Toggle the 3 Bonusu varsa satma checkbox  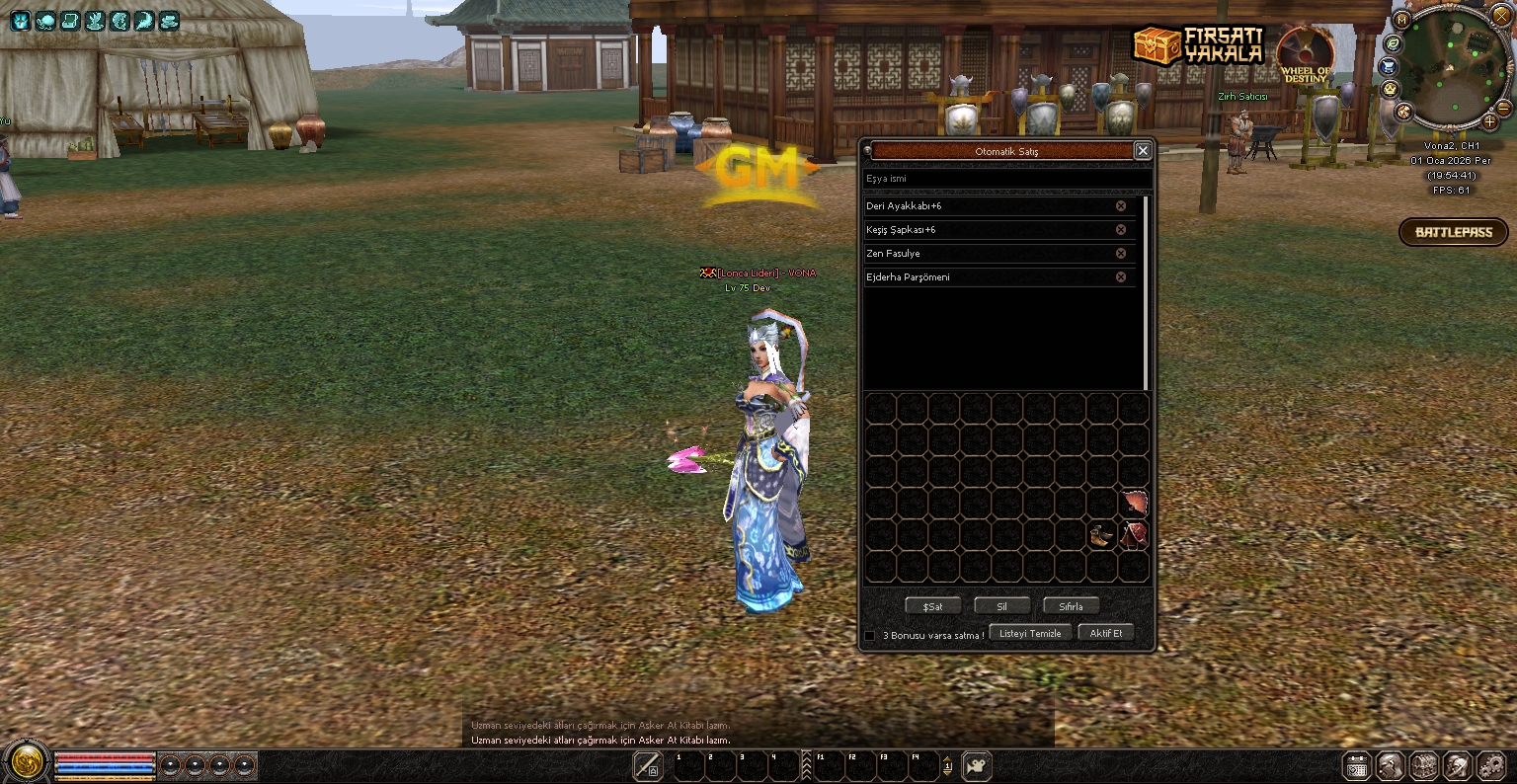pos(870,636)
